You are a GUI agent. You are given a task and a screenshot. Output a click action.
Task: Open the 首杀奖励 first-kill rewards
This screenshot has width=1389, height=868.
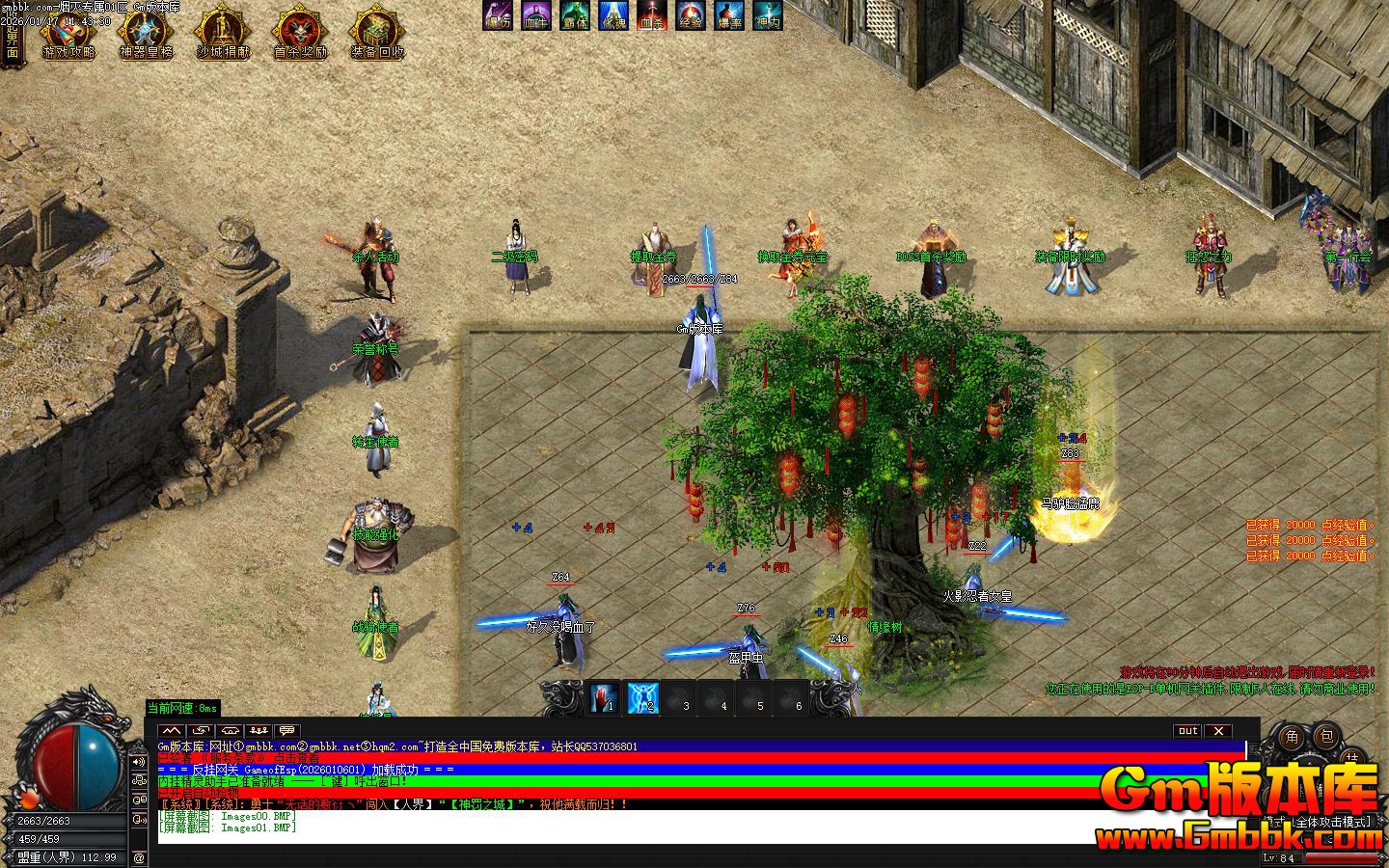point(300,34)
